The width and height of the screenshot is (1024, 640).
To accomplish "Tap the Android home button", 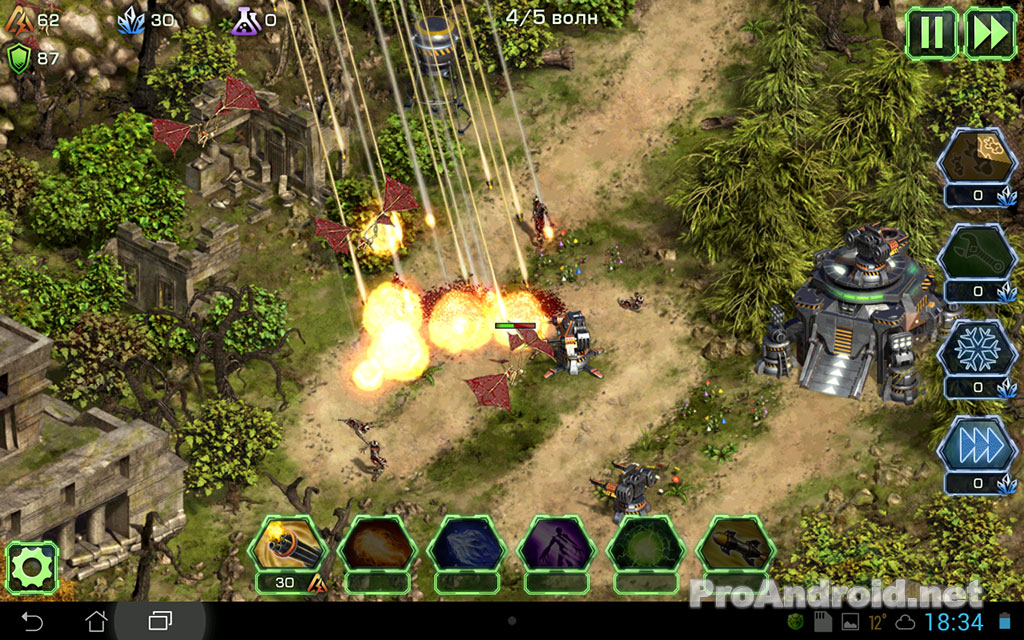I will (x=96, y=621).
